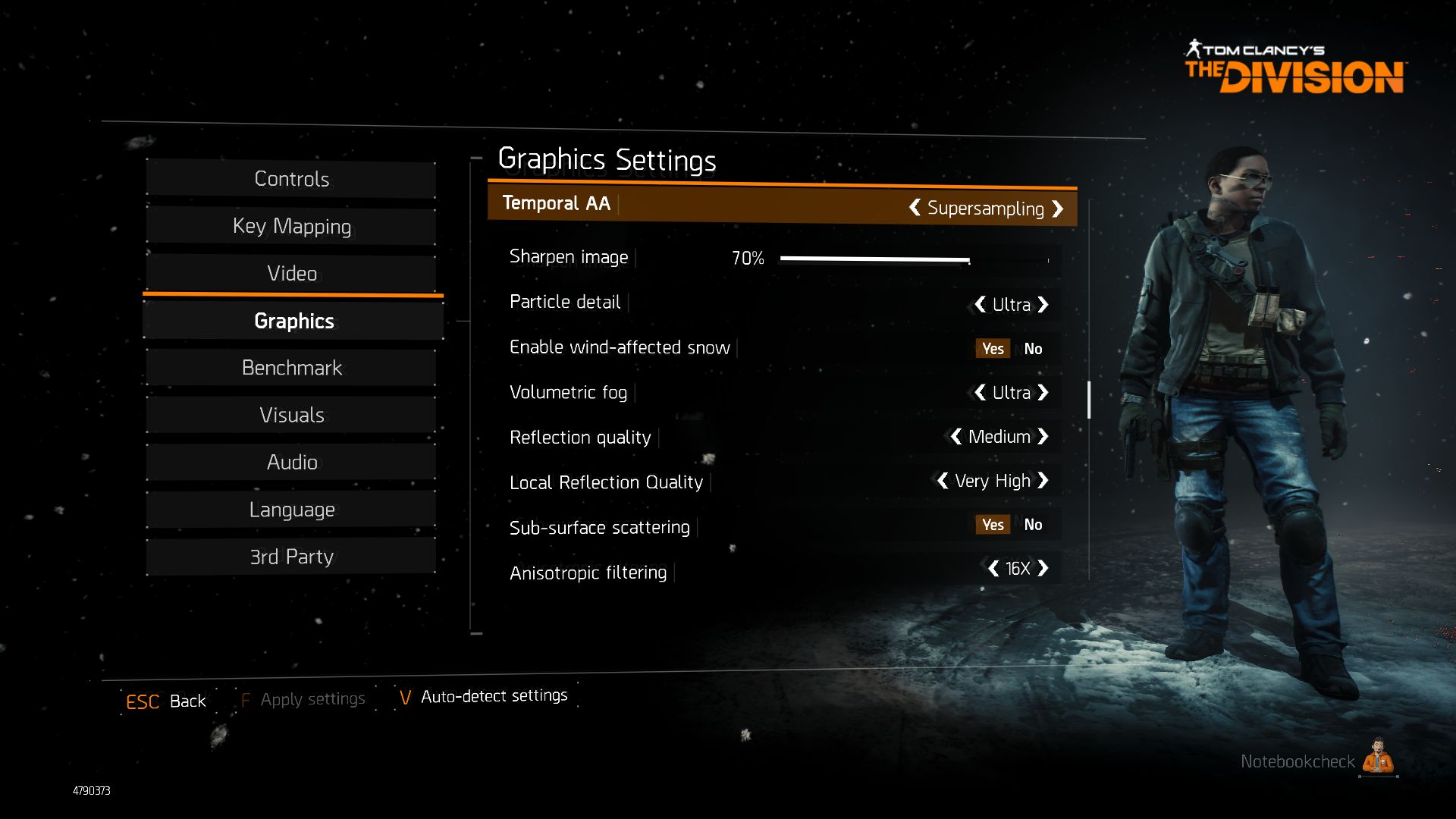
Task: Switch to Key Mapping section
Action: tap(291, 226)
